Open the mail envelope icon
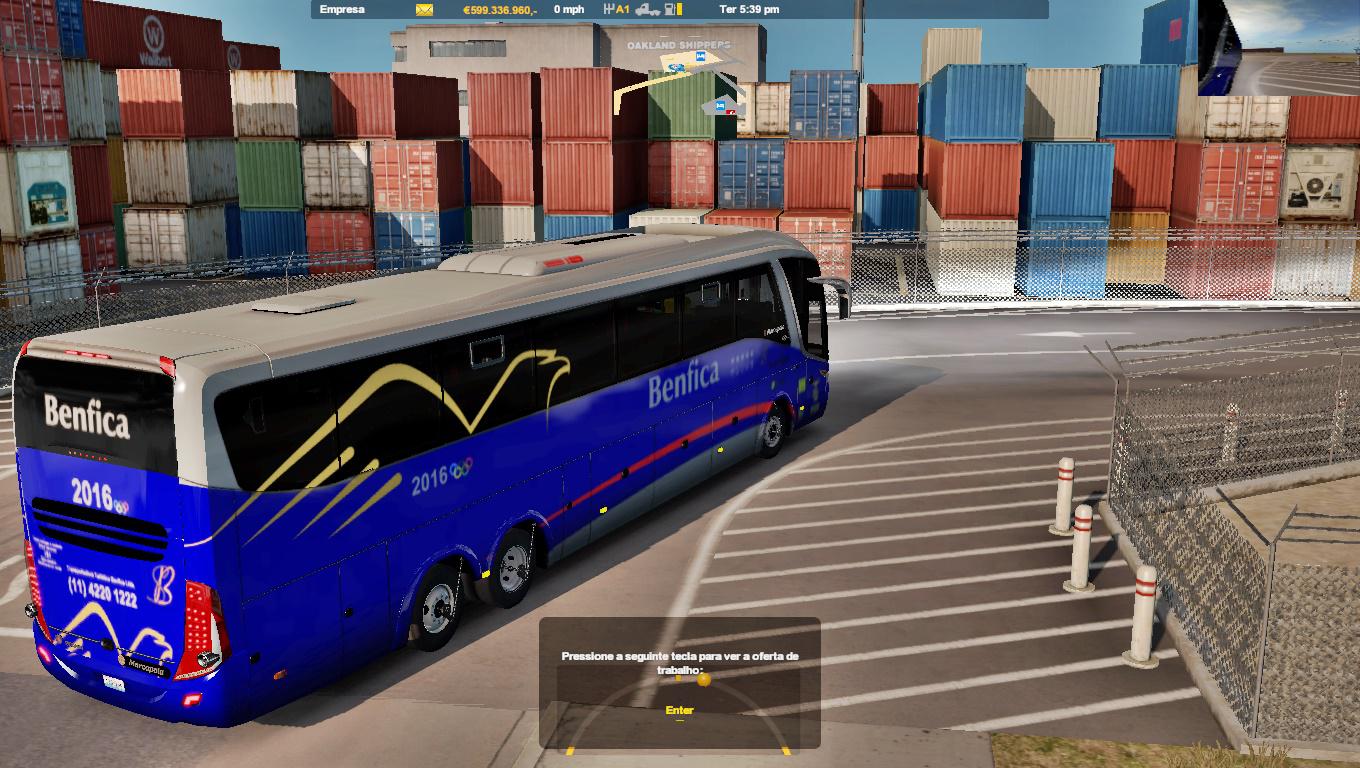1360x768 pixels. click(425, 10)
